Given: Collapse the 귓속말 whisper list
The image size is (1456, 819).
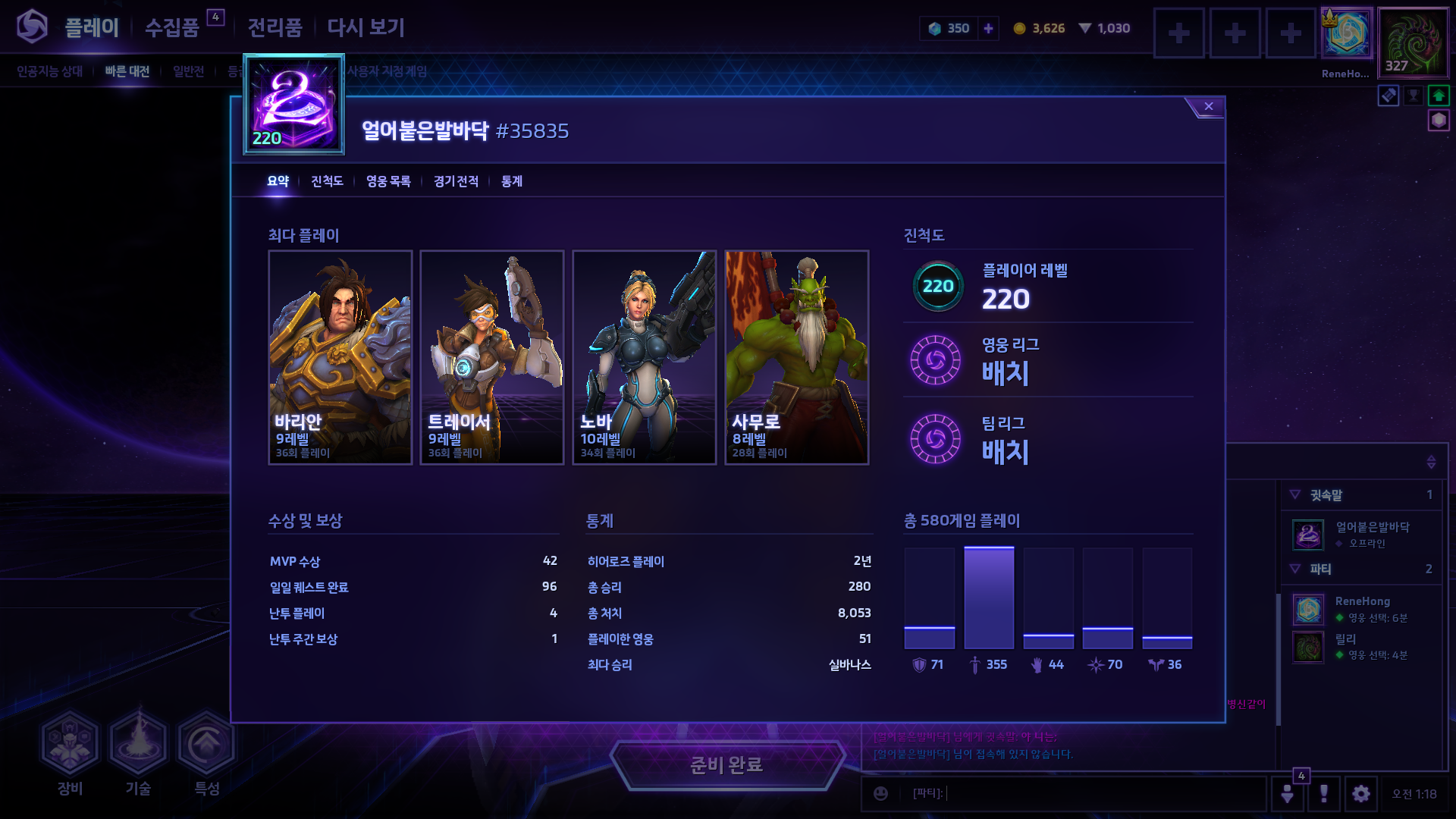Looking at the screenshot, I should click(x=1295, y=495).
